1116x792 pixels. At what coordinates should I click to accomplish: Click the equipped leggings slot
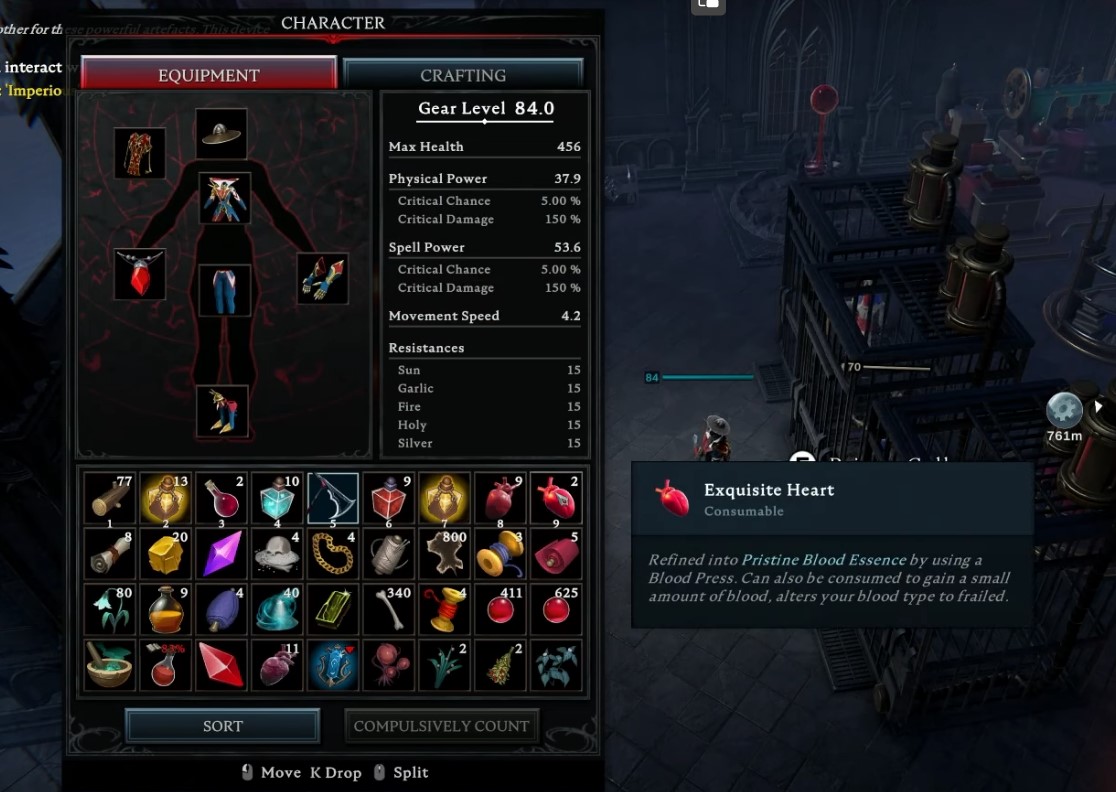tap(224, 290)
